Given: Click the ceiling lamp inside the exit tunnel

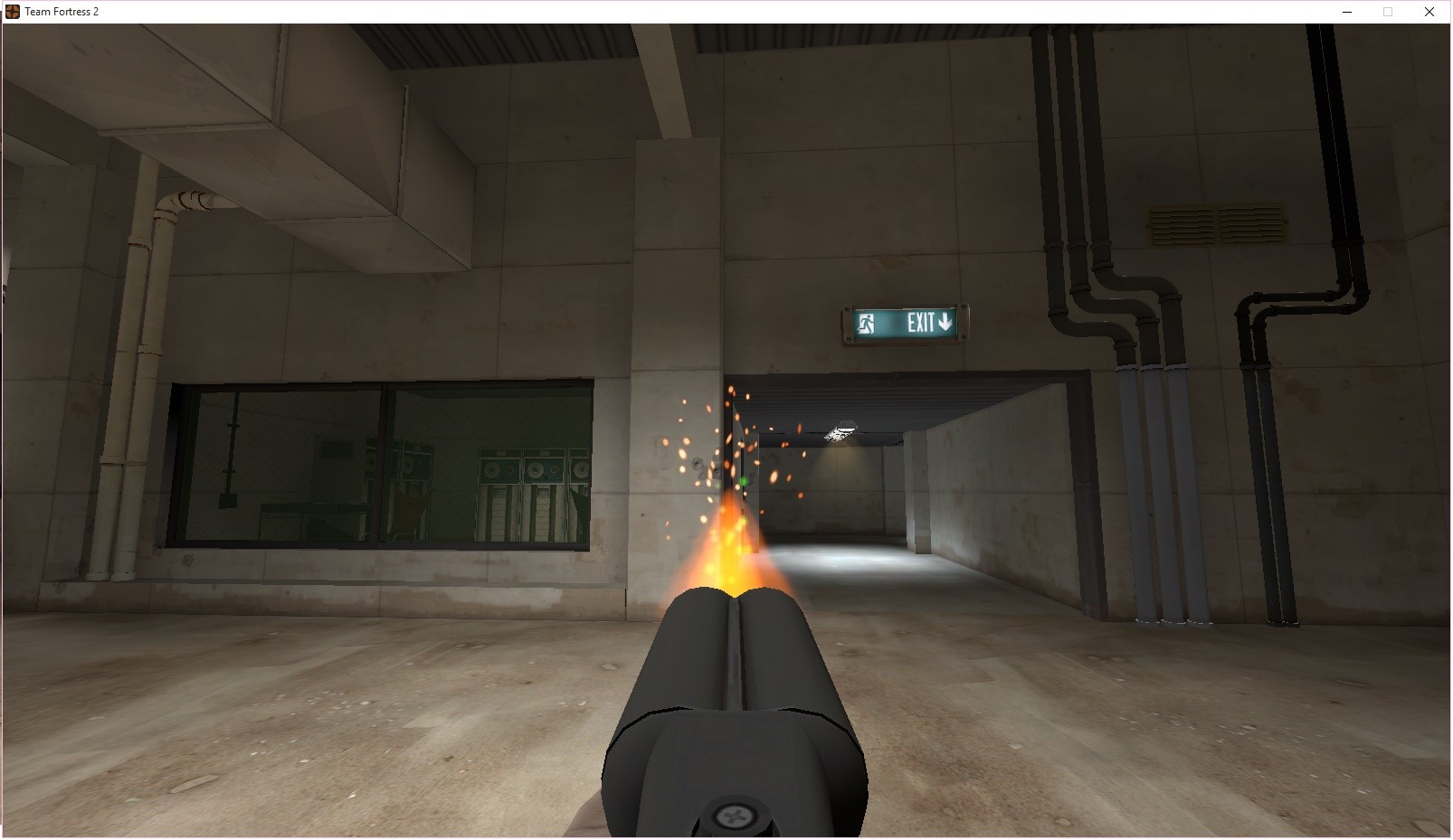Looking at the screenshot, I should pyautogui.click(x=843, y=429).
